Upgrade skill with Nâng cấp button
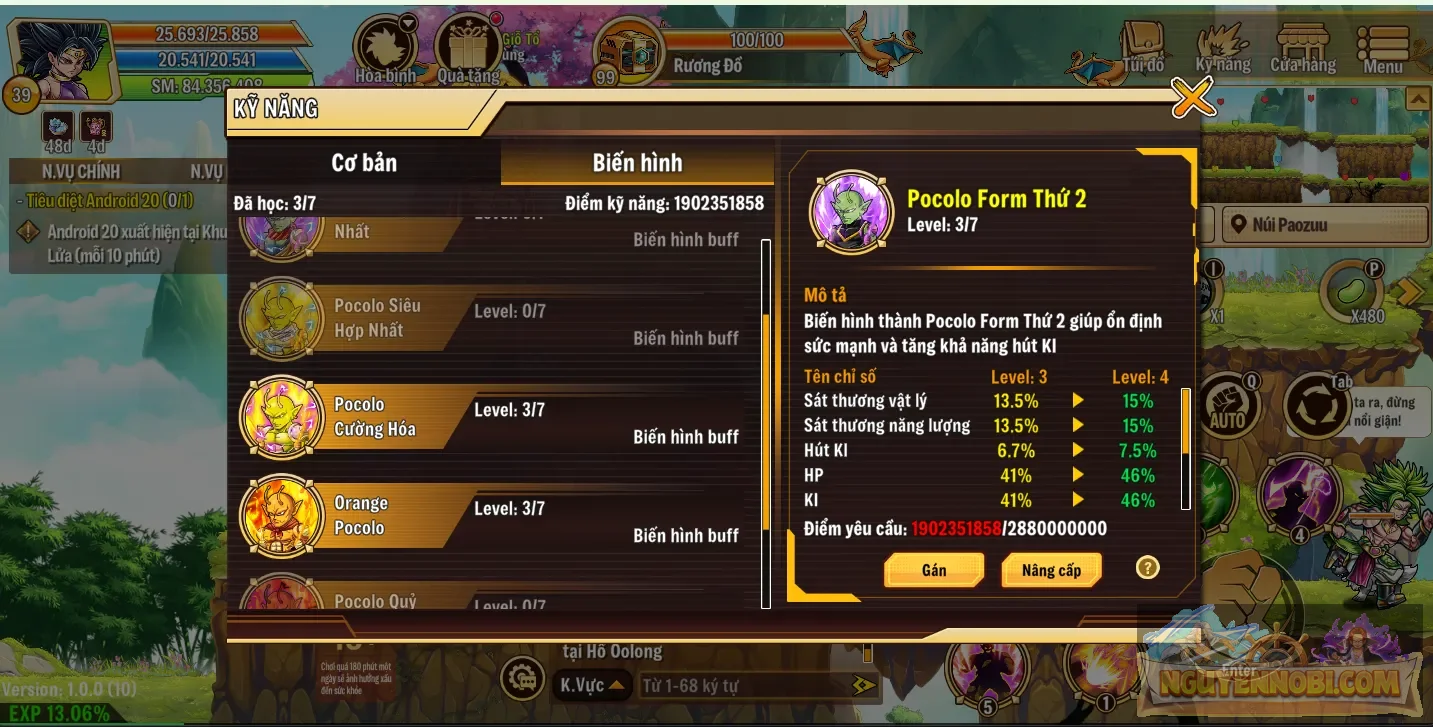The height and width of the screenshot is (727, 1433). point(1051,570)
